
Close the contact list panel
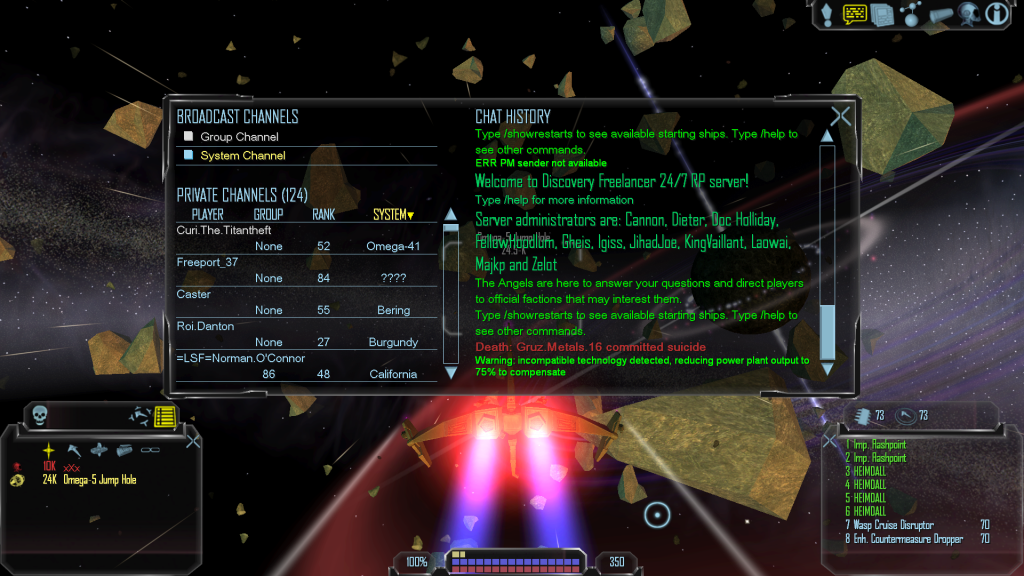tap(193, 440)
